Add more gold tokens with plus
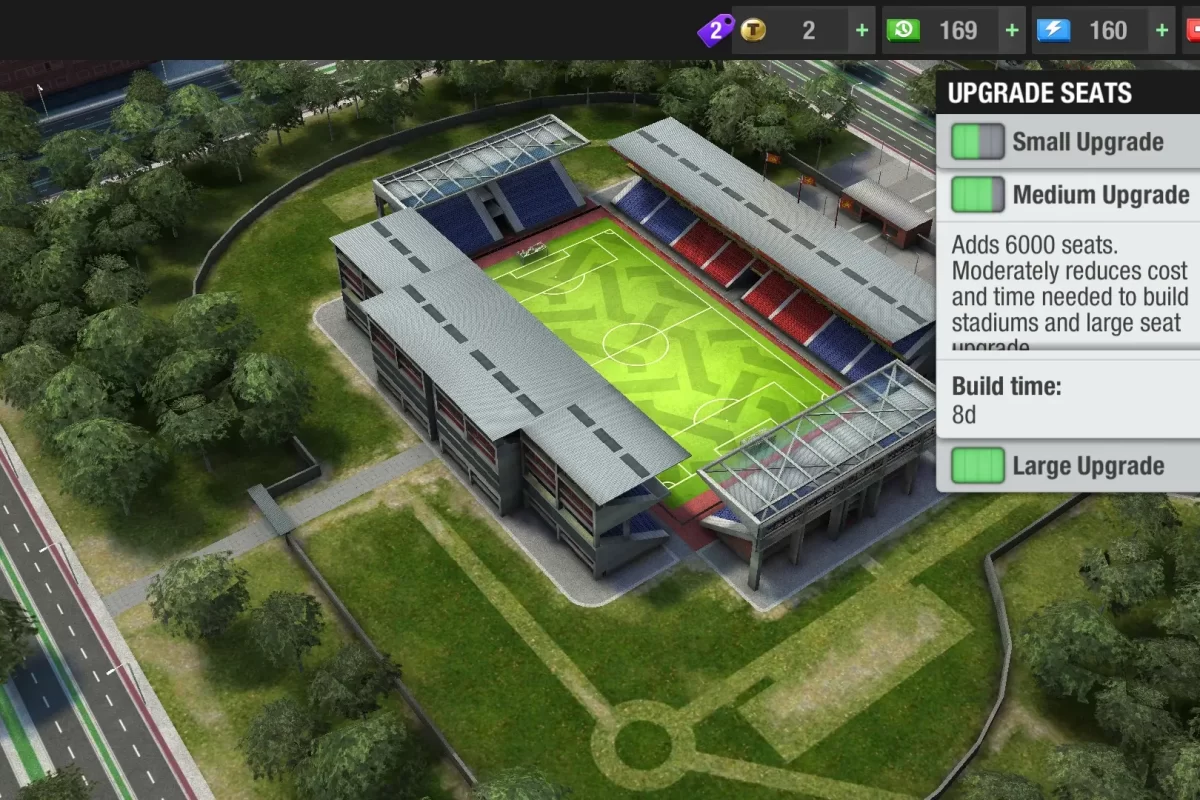1200x800 pixels. (x=862, y=31)
